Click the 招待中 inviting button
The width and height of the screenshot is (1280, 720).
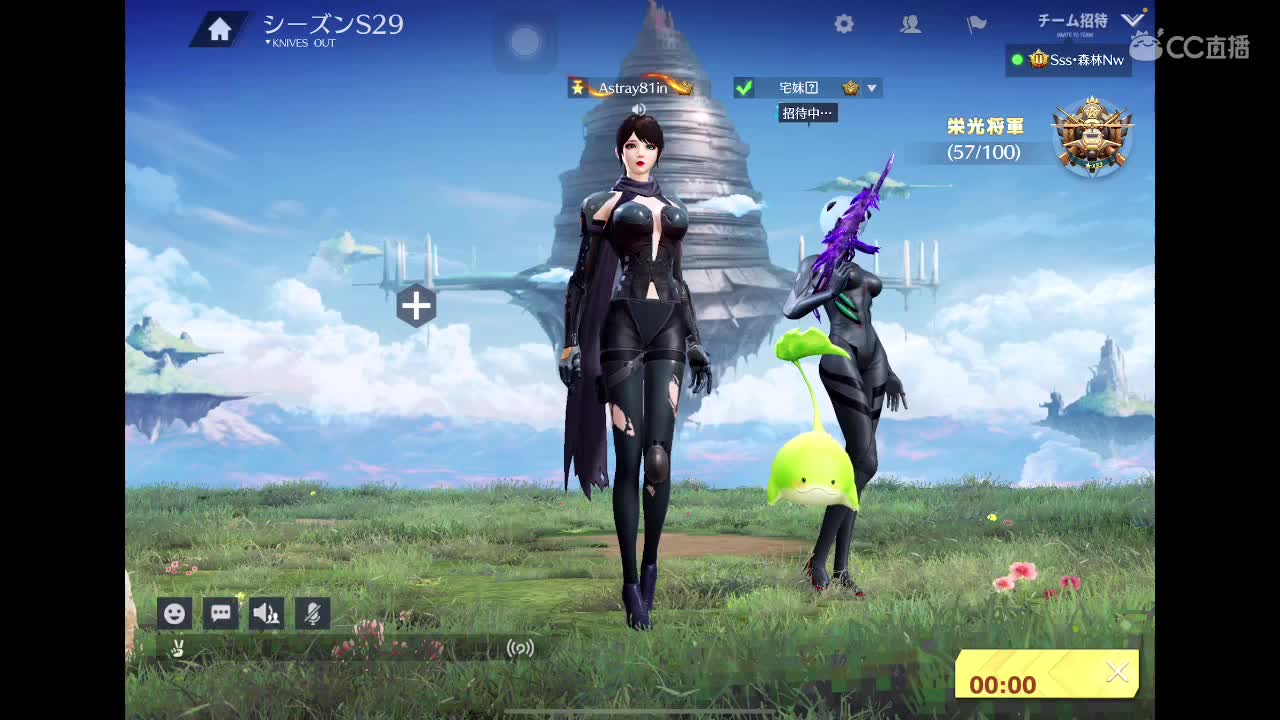tap(806, 113)
